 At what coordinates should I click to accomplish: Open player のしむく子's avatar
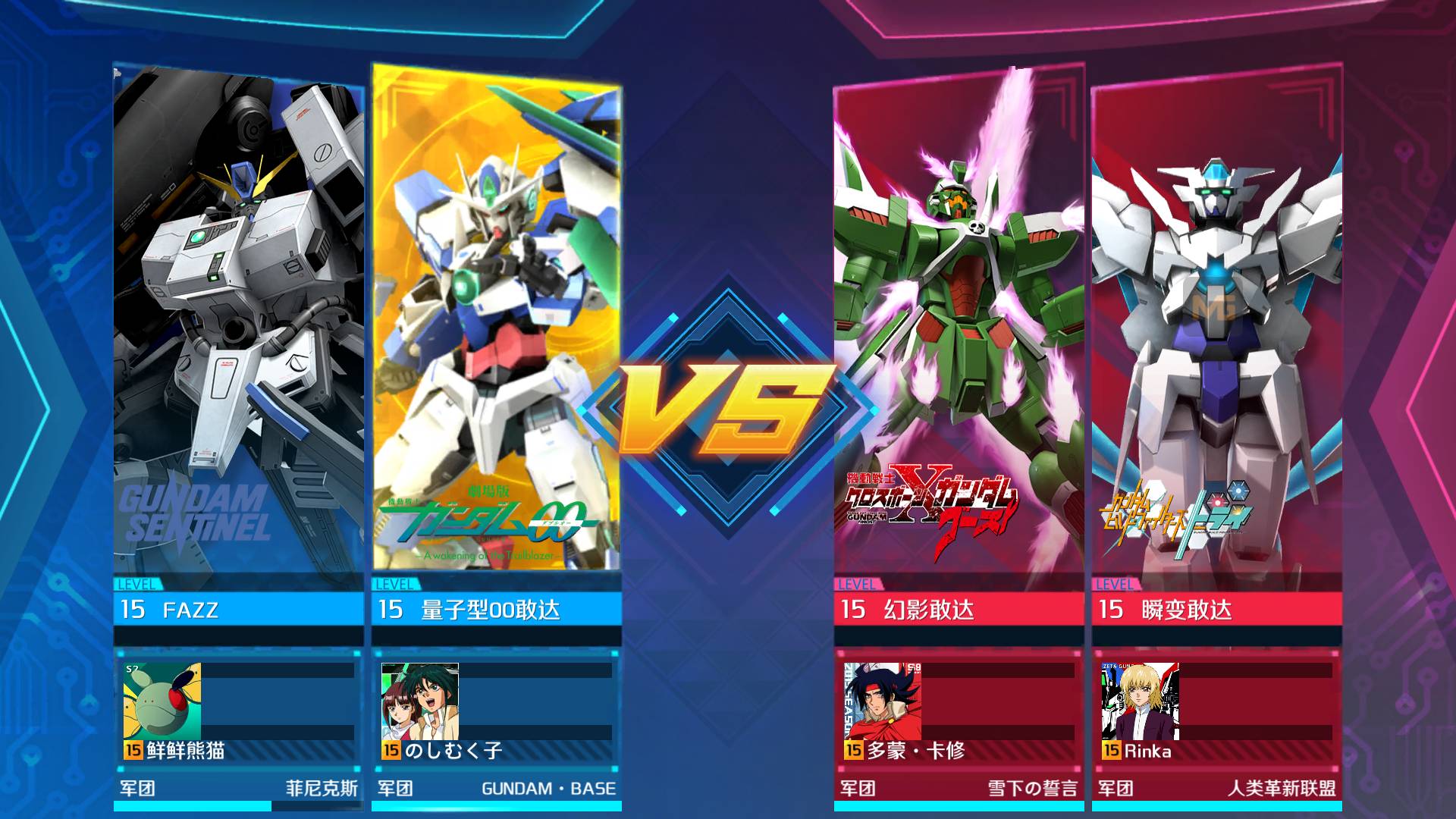click(x=420, y=701)
